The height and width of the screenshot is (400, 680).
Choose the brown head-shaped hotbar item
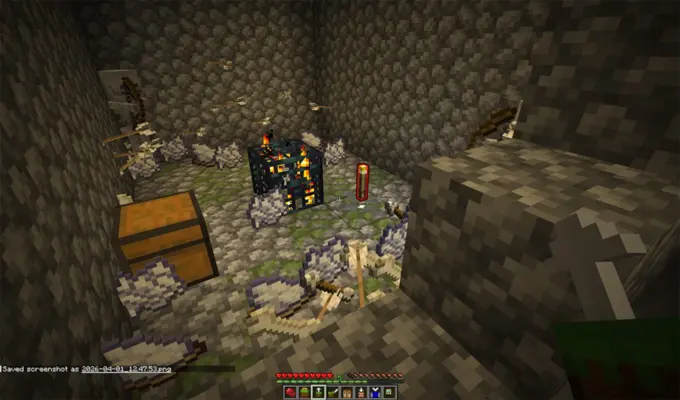(347, 392)
